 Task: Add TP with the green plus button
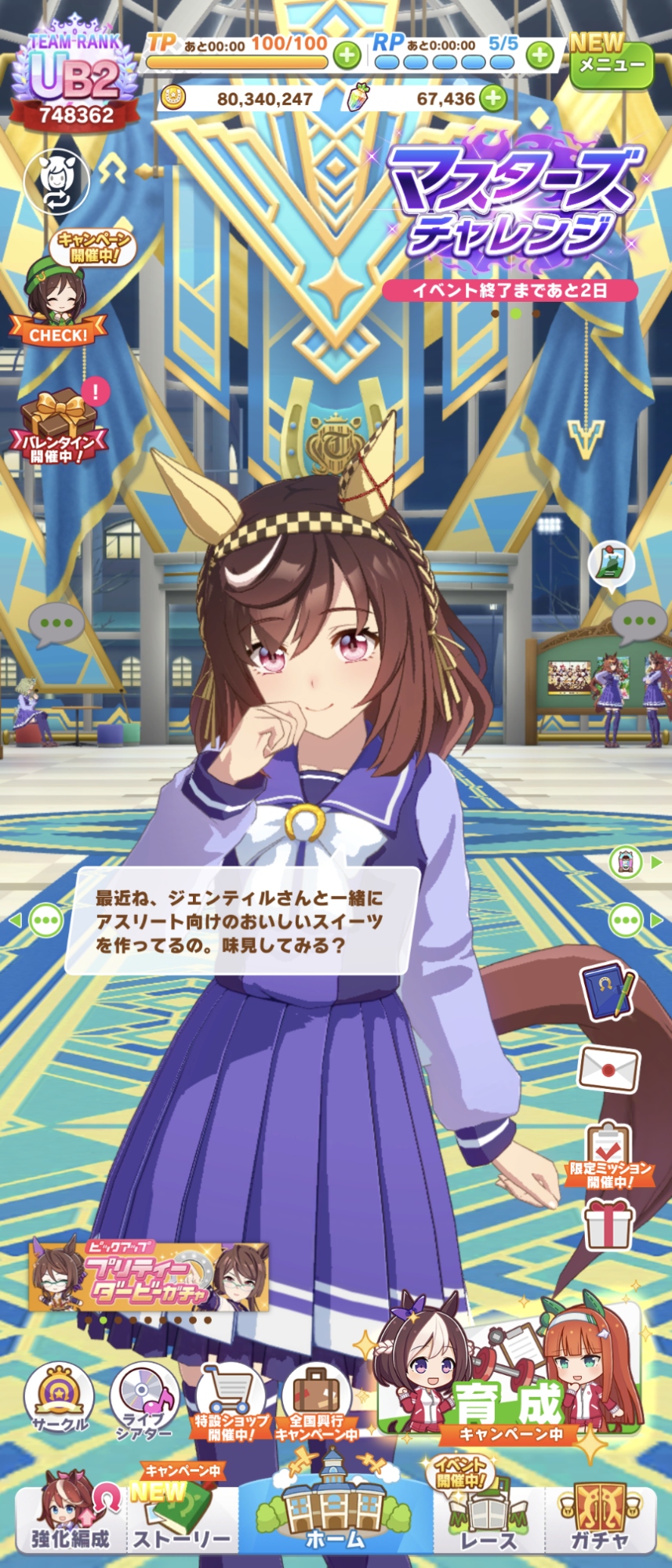coord(347,55)
